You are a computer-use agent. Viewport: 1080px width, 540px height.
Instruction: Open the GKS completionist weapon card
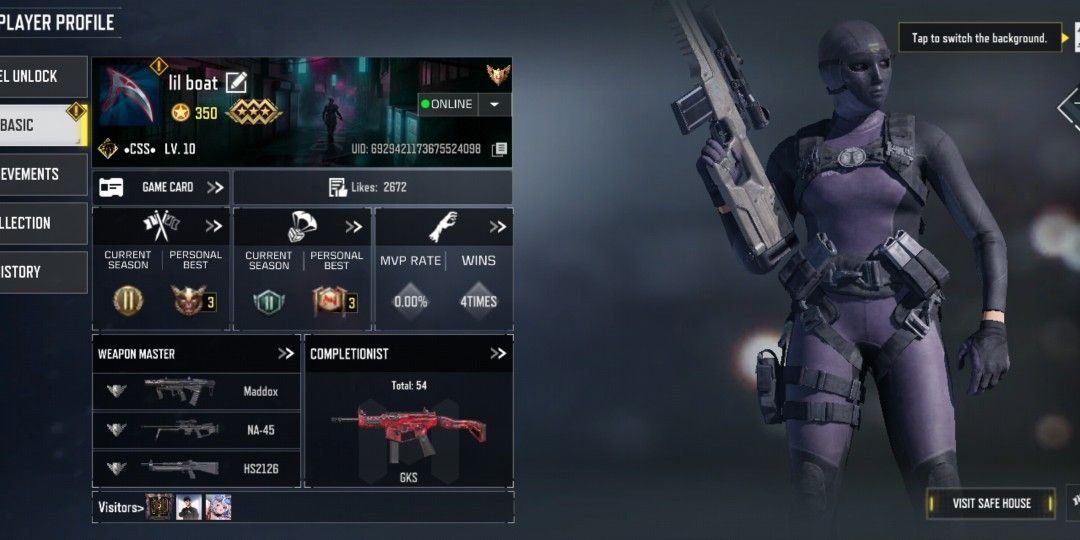(x=408, y=430)
